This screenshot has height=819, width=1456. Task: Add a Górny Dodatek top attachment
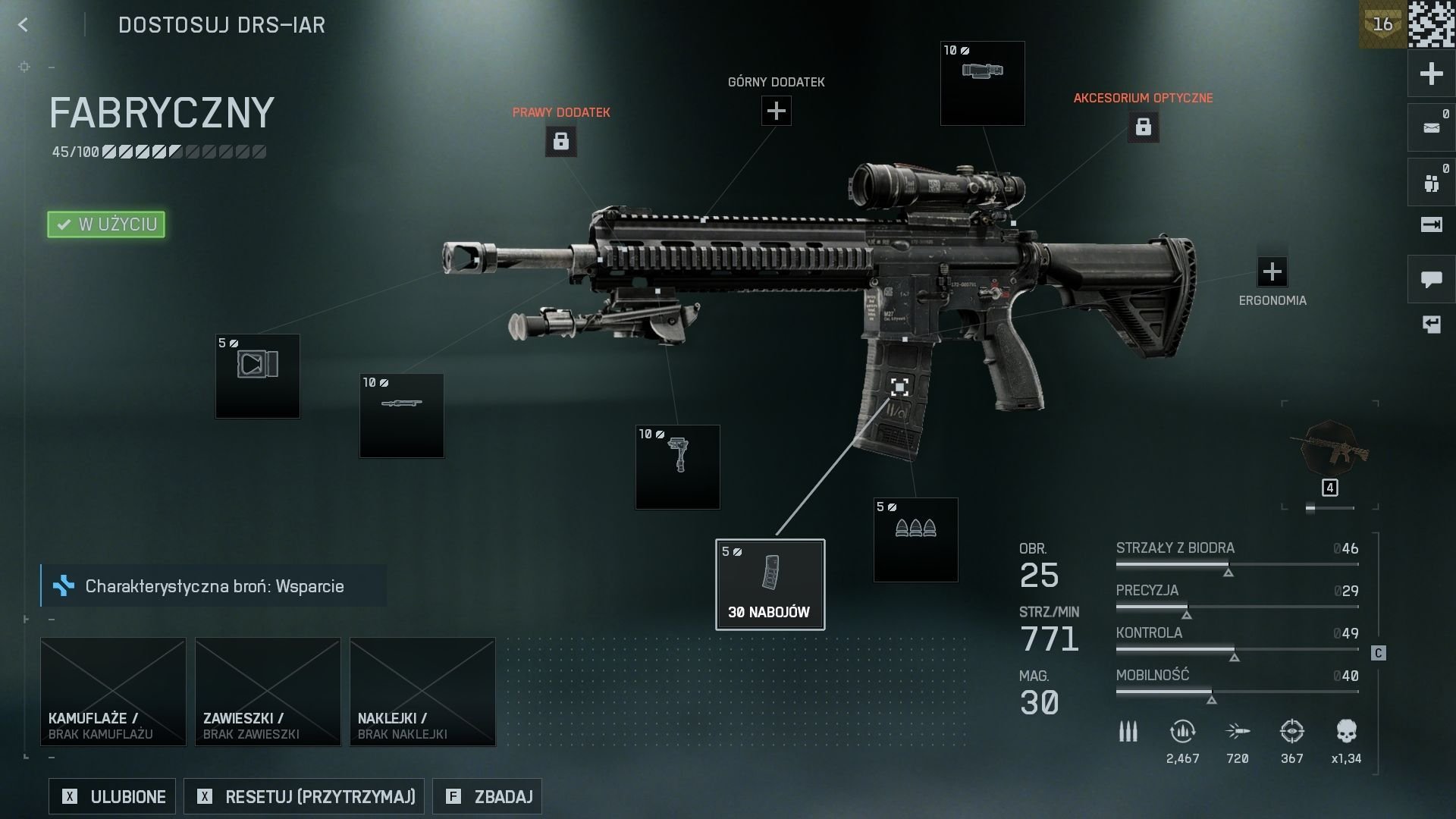point(776,111)
